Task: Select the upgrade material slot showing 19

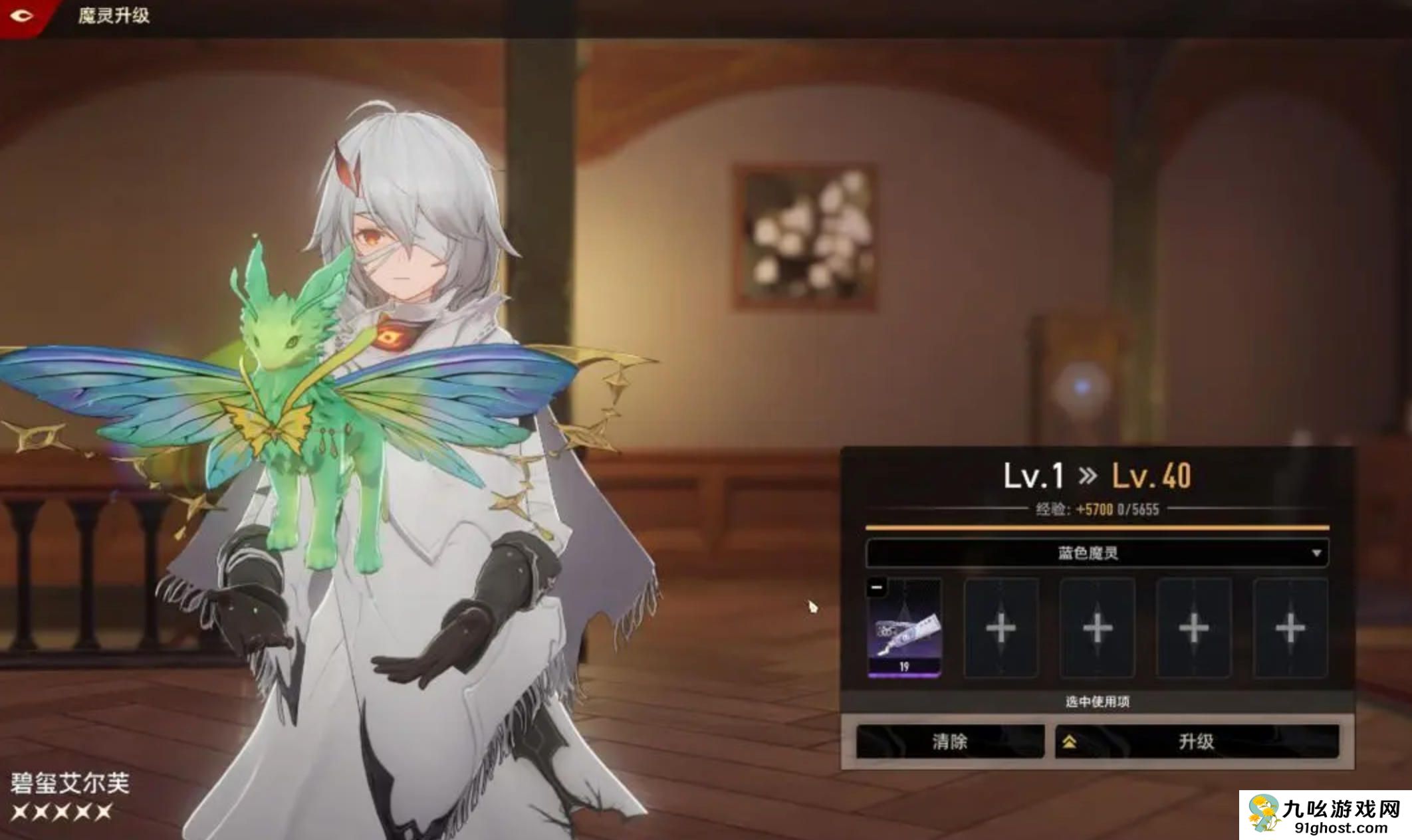Action: pyautogui.click(x=905, y=629)
